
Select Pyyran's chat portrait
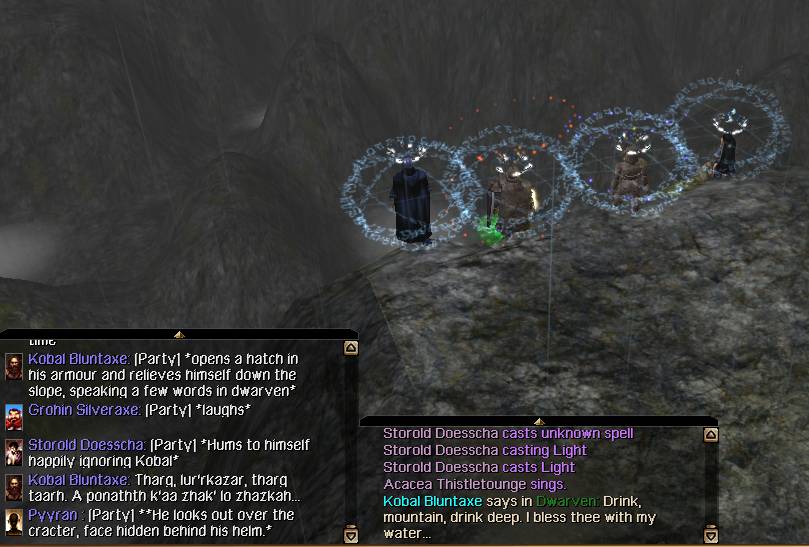pyautogui.click(x=14, y=521)
